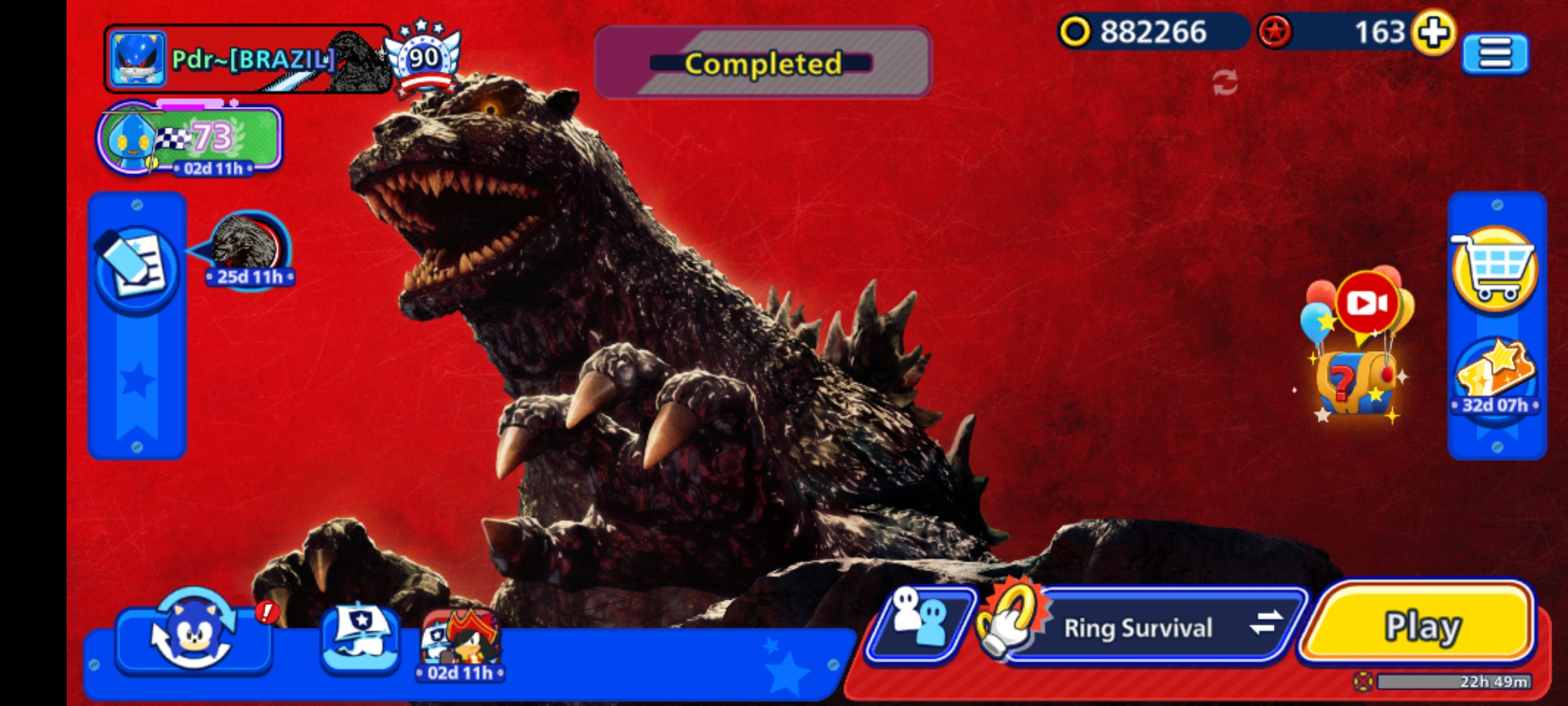Open the missions checklist
The width and height of the screenshot is (1568, 706).
coord(136,268)
